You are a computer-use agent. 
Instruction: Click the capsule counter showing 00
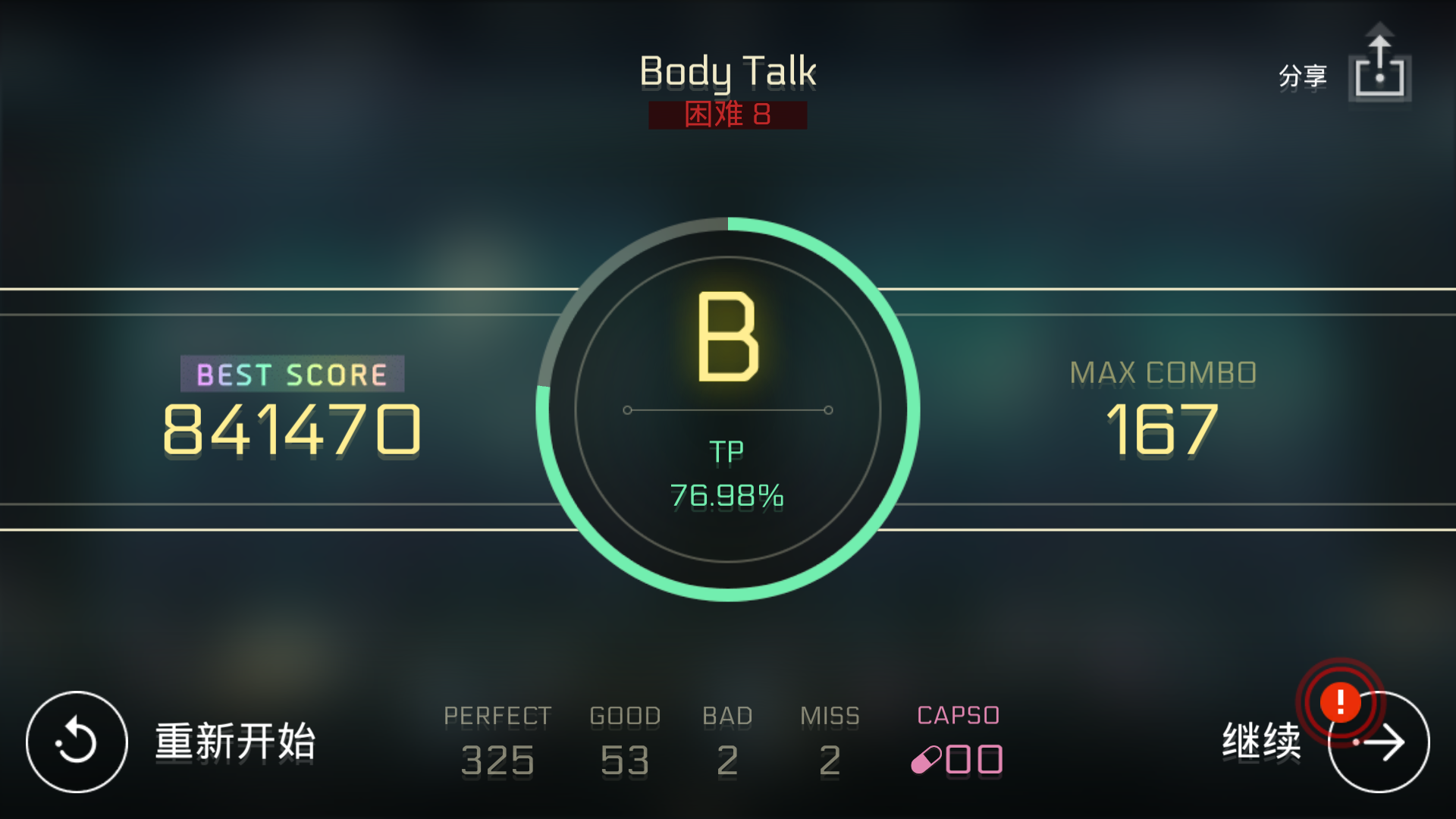(x=973, y=758)
